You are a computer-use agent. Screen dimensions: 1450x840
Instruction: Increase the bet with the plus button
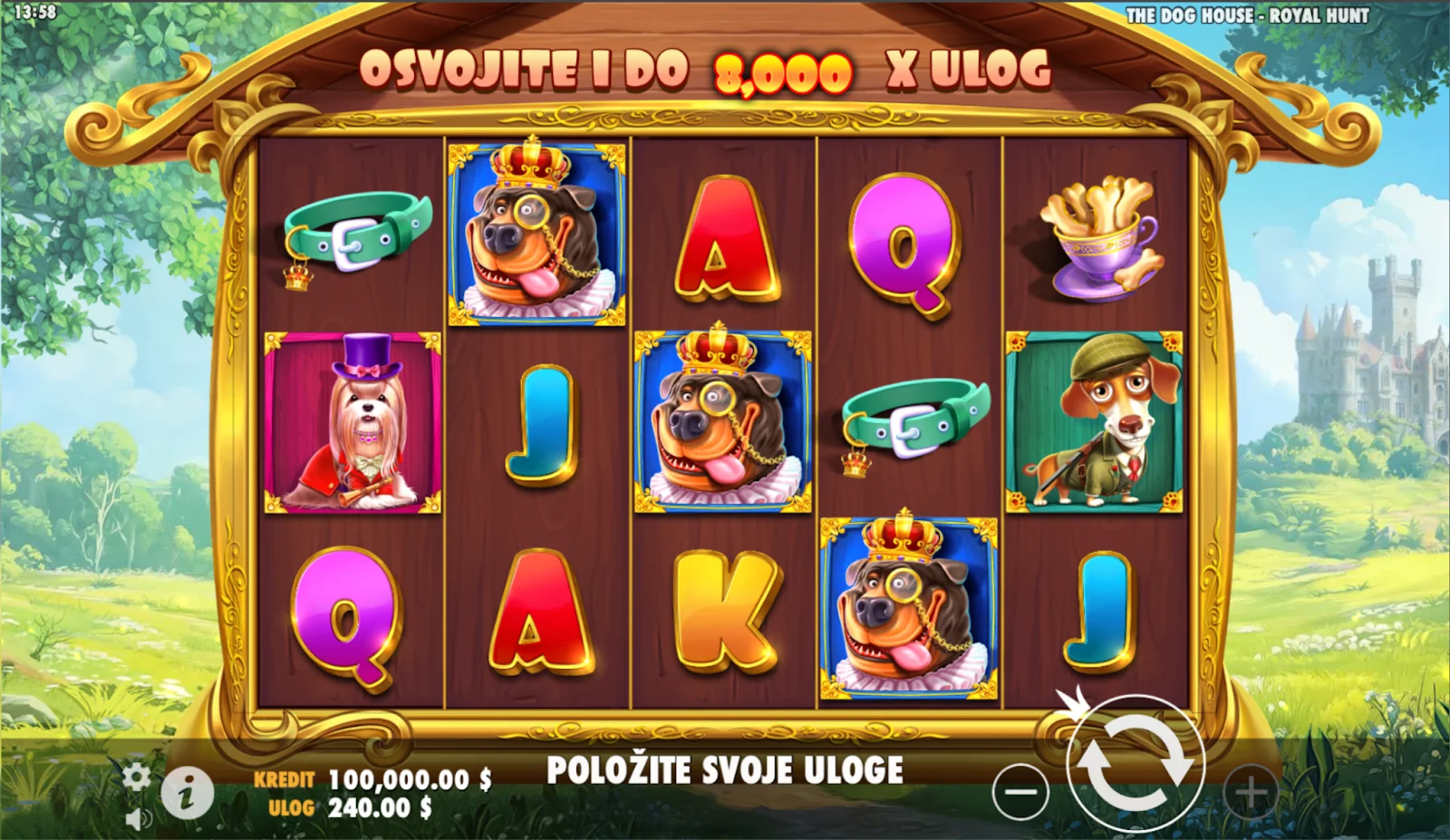coord(1251,793)
